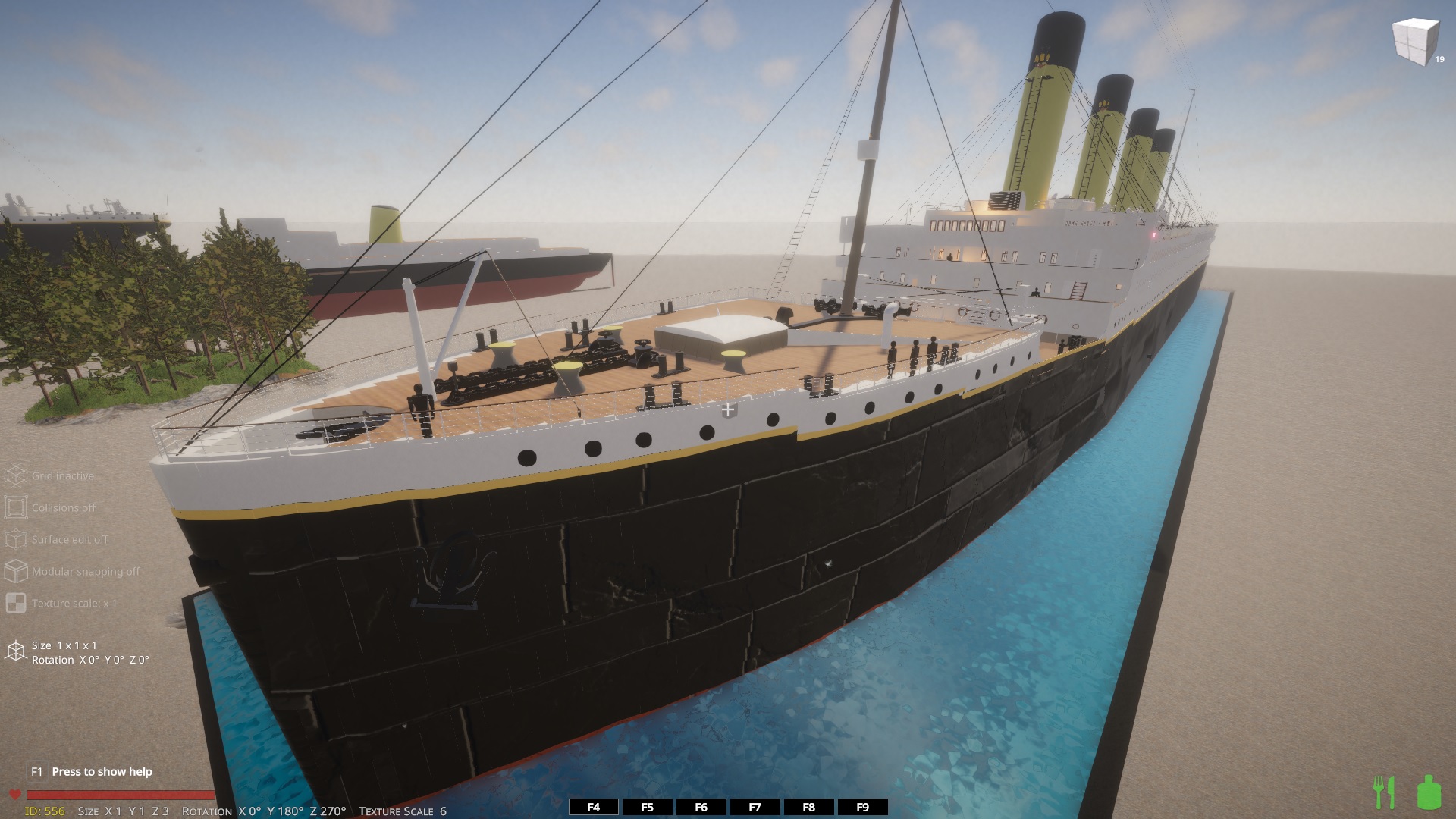This screenshot has width=1456, height=819.
Task: Select the F4 hotbar slot
Action: coord(593,808)
